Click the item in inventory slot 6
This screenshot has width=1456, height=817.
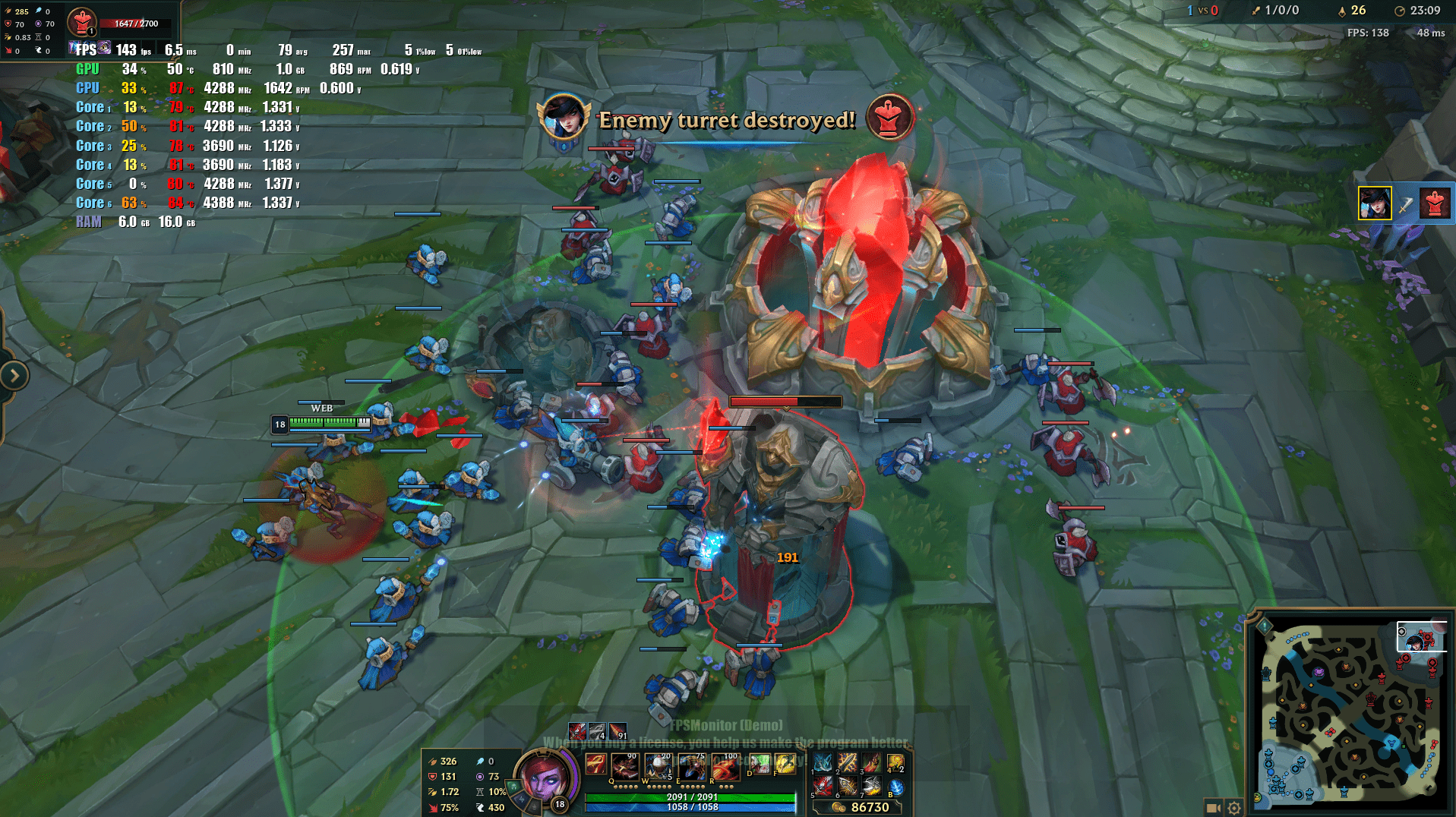tap(848, 787)
